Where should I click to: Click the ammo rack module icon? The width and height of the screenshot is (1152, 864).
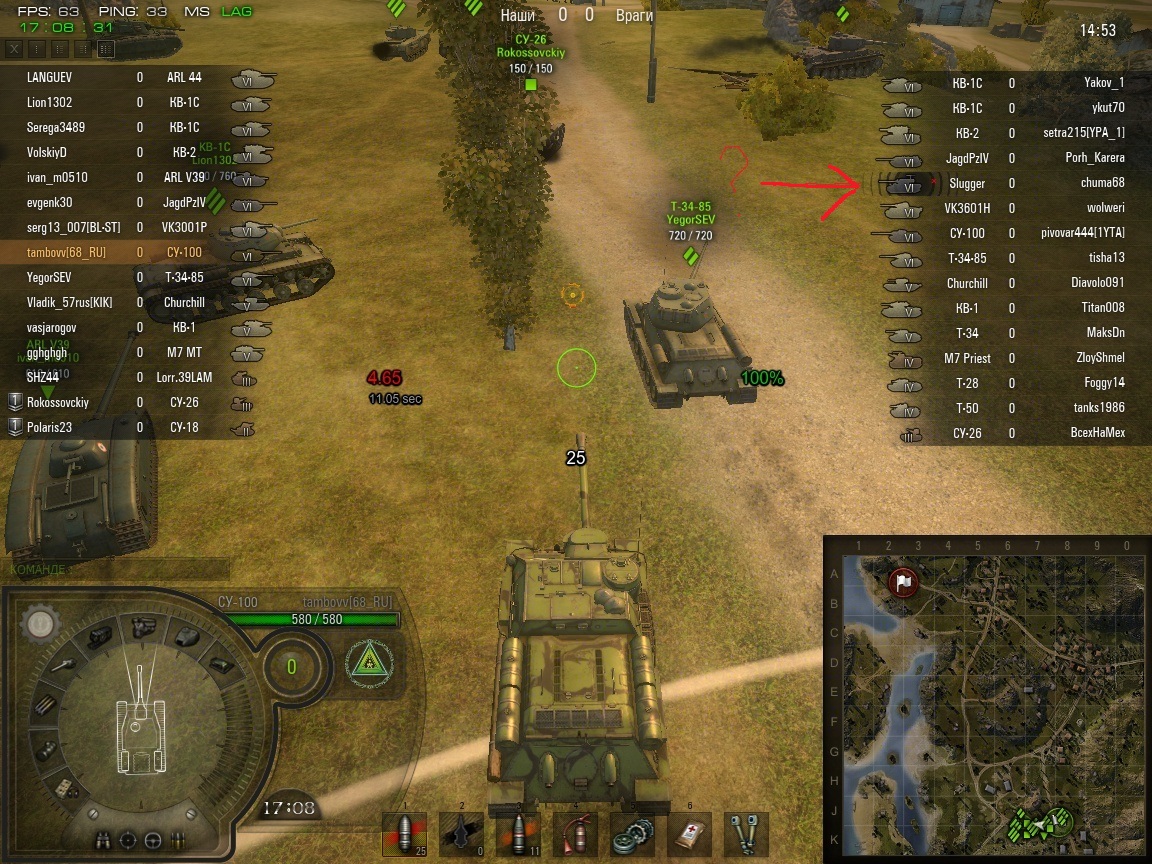[46, 705]
